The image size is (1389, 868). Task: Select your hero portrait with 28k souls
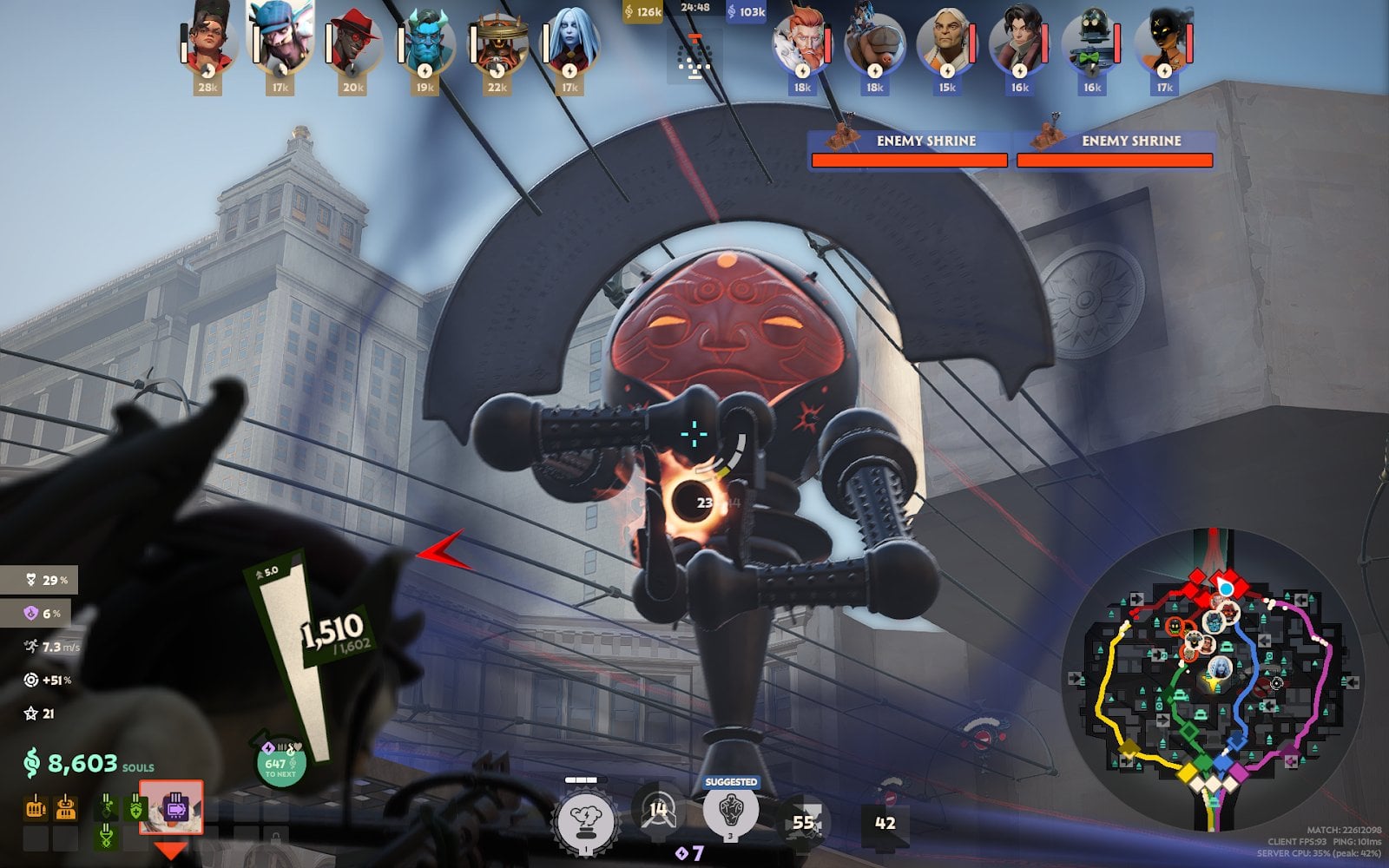pos(208,43)
